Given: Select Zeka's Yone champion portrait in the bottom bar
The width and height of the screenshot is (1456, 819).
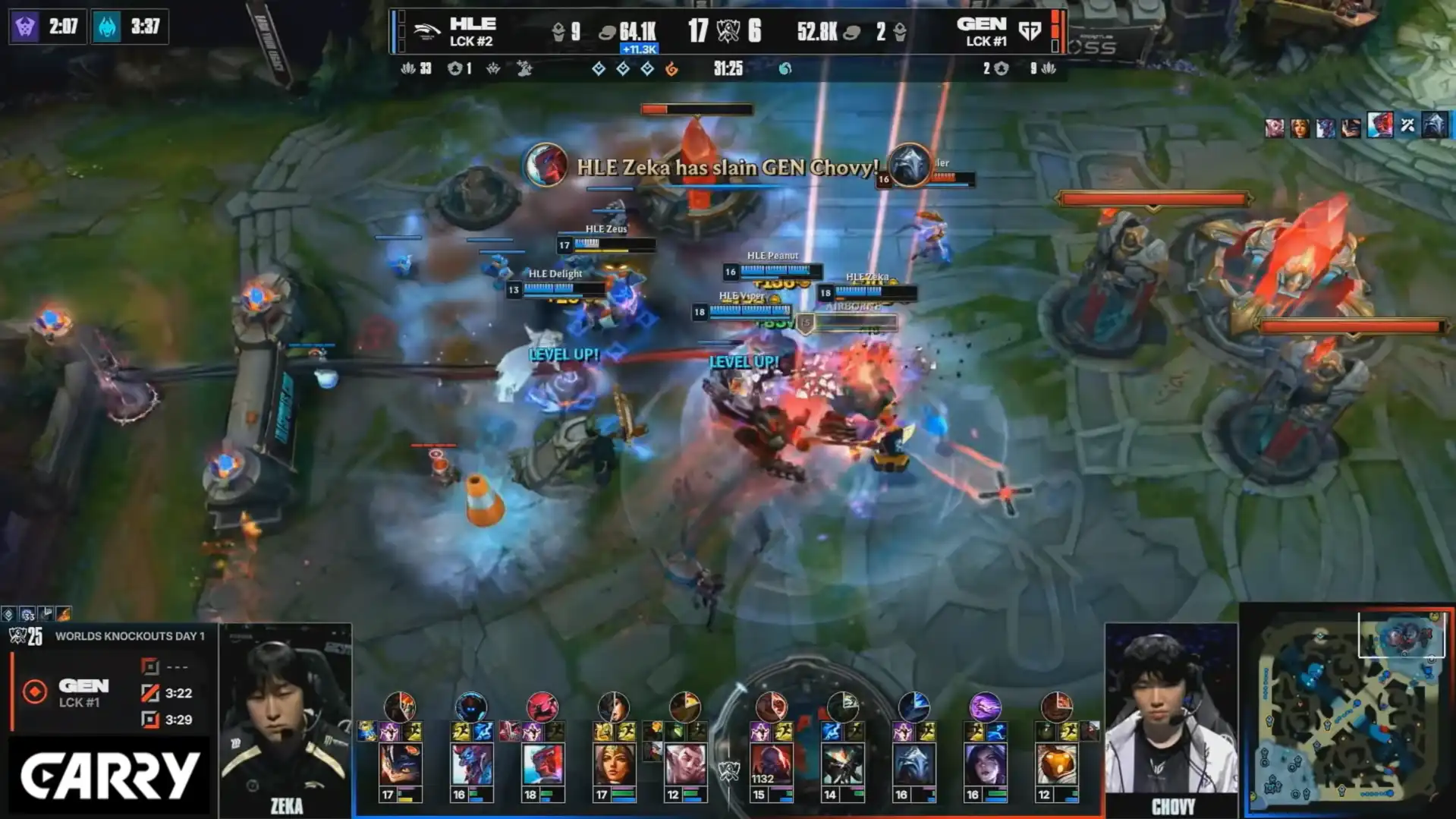Looking at the screenshot, I should (542, 765).
